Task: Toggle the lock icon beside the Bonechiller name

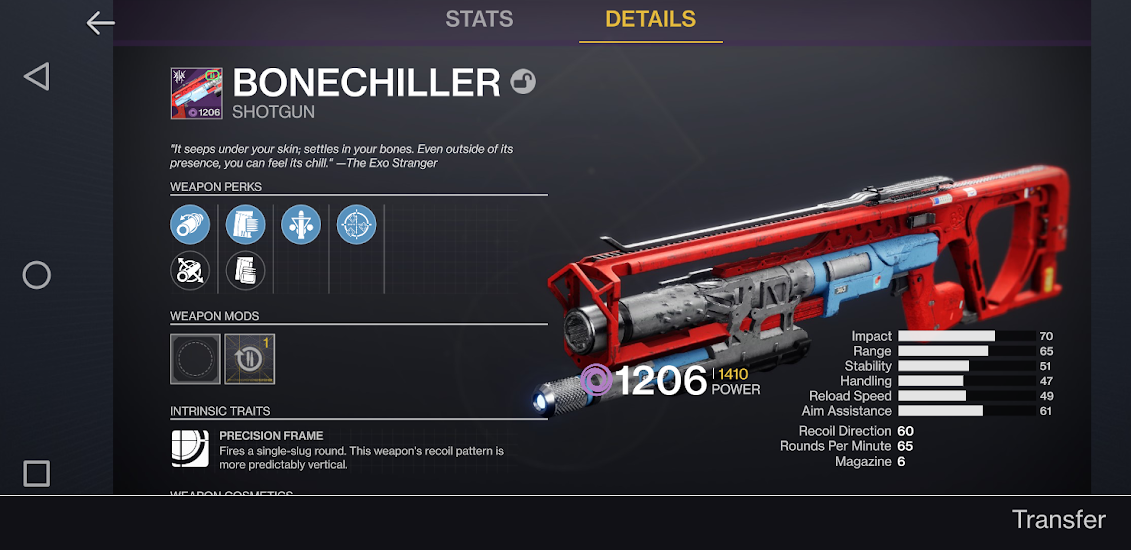Action: click(523, 82)
